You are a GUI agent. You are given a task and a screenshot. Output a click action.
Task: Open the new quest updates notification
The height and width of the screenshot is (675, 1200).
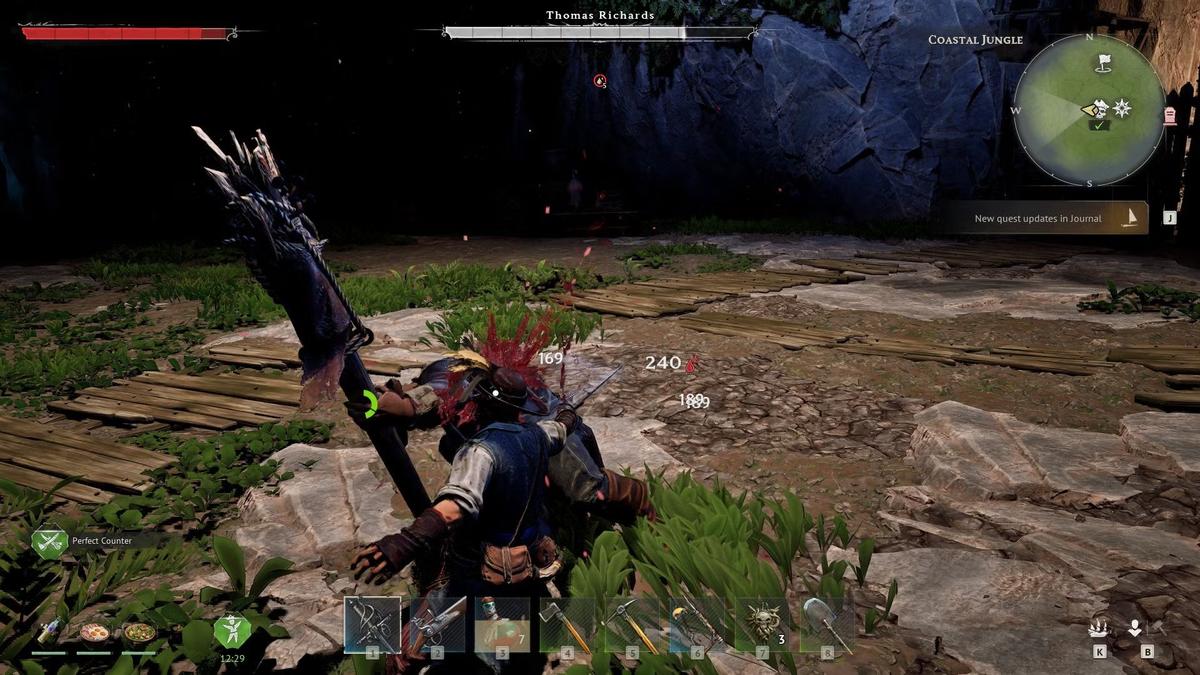coord(1047,218)
